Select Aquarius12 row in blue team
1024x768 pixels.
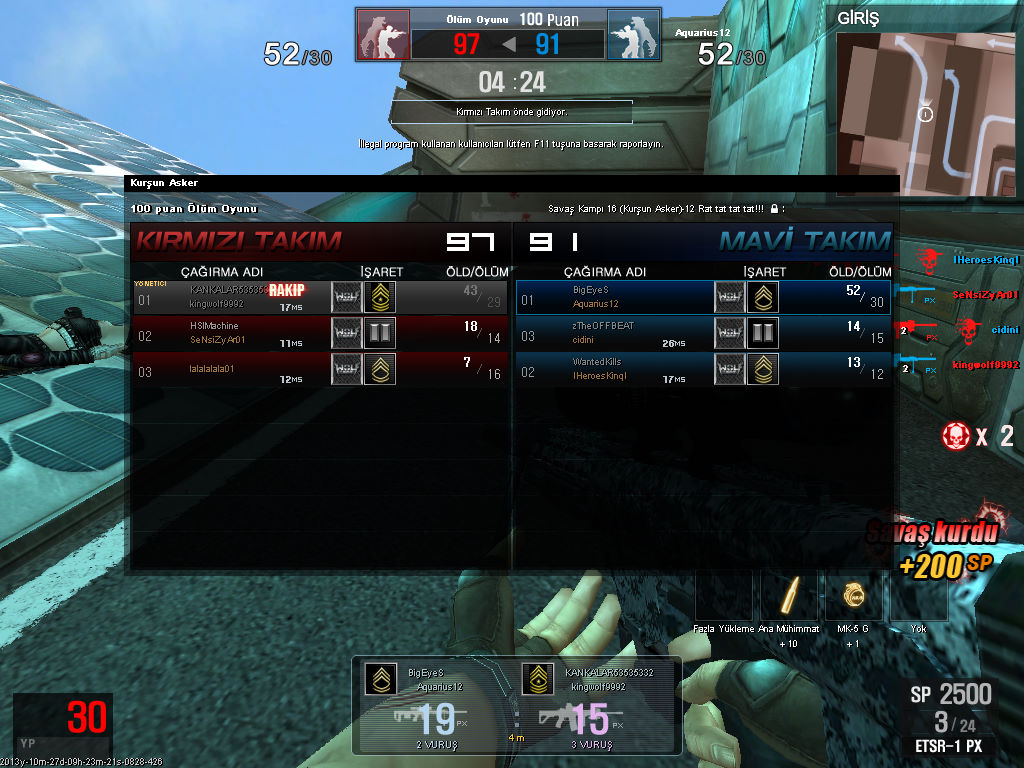703,297
